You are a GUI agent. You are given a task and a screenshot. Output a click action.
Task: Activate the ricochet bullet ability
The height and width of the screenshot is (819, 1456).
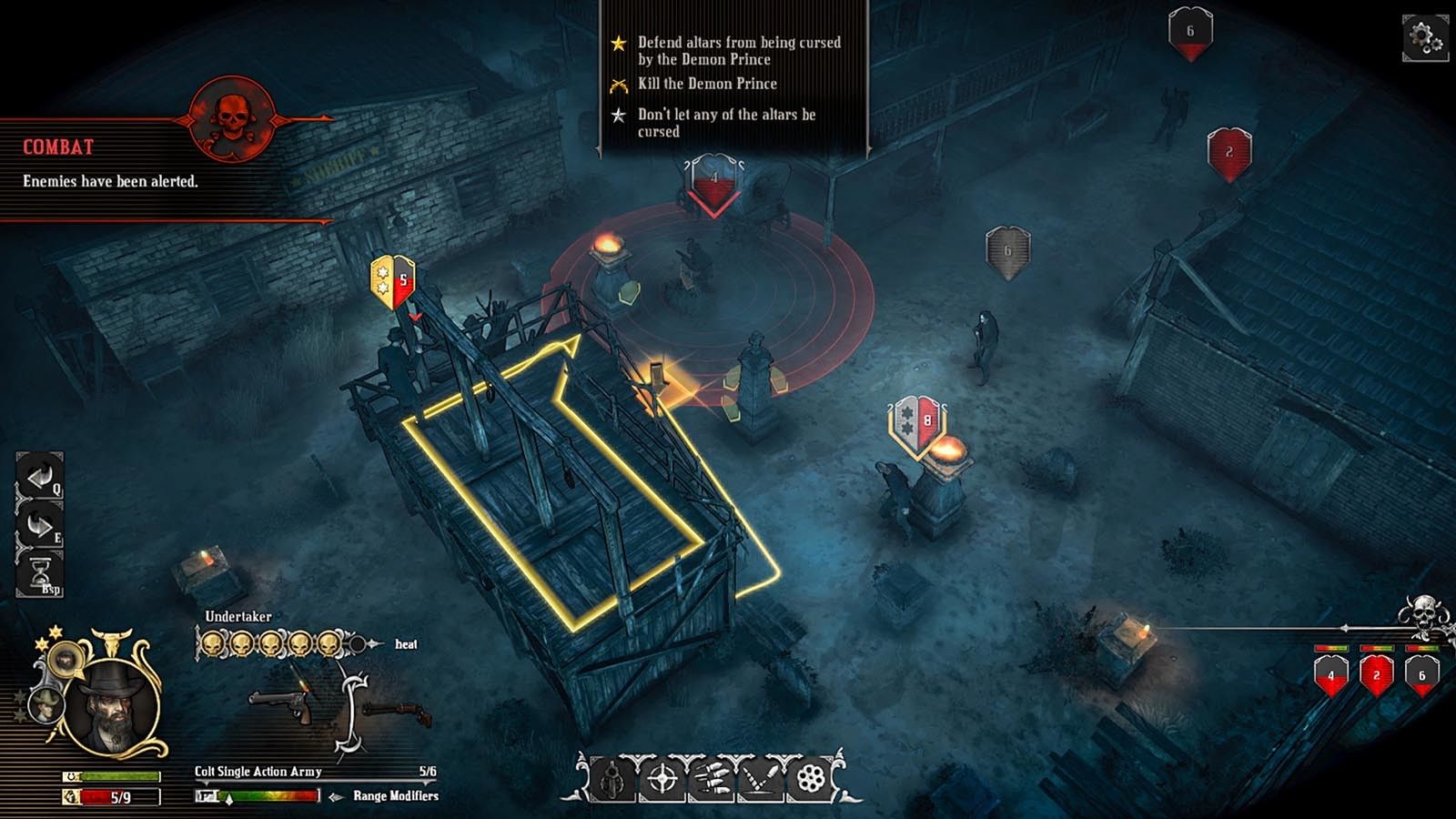pos(760,780)
